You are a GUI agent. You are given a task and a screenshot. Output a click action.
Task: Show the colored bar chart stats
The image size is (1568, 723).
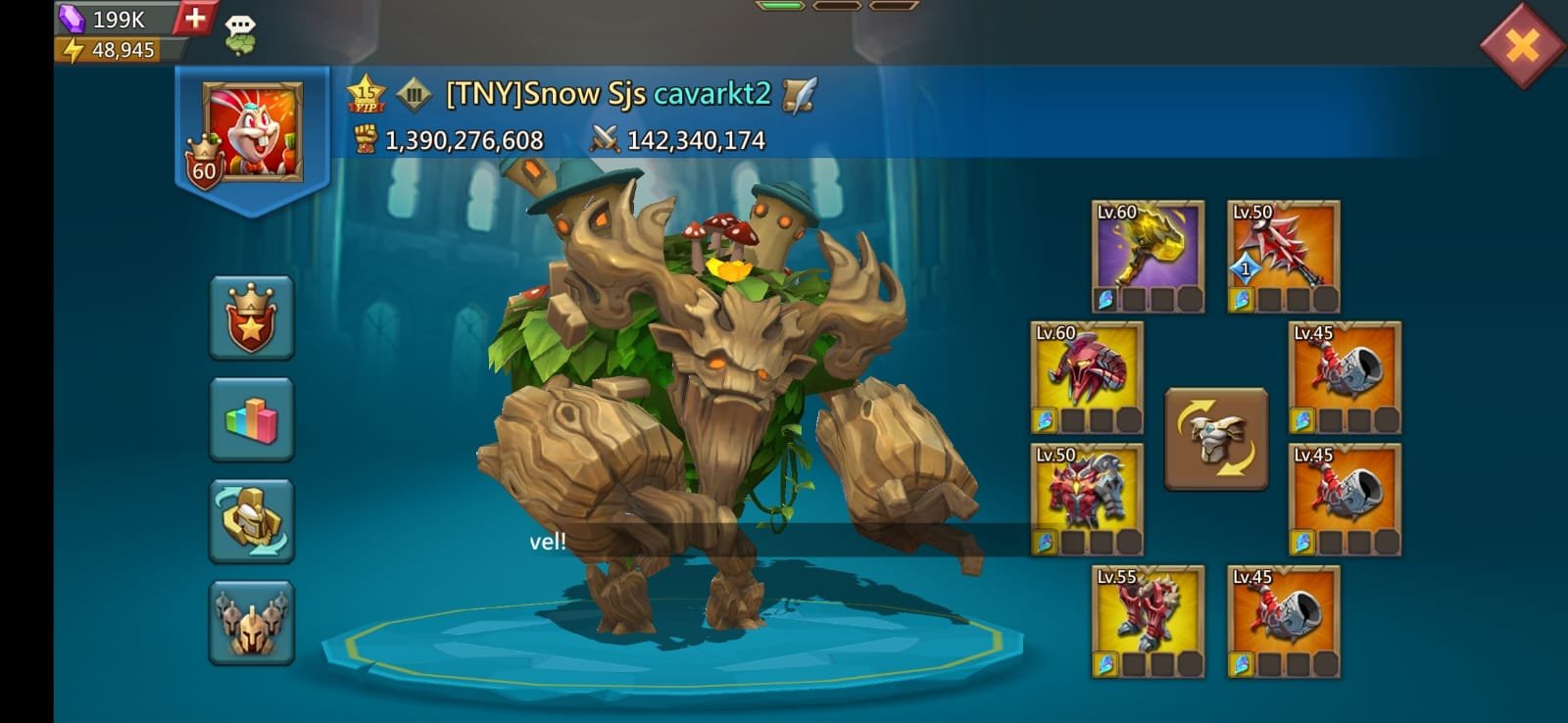point(251,419)
